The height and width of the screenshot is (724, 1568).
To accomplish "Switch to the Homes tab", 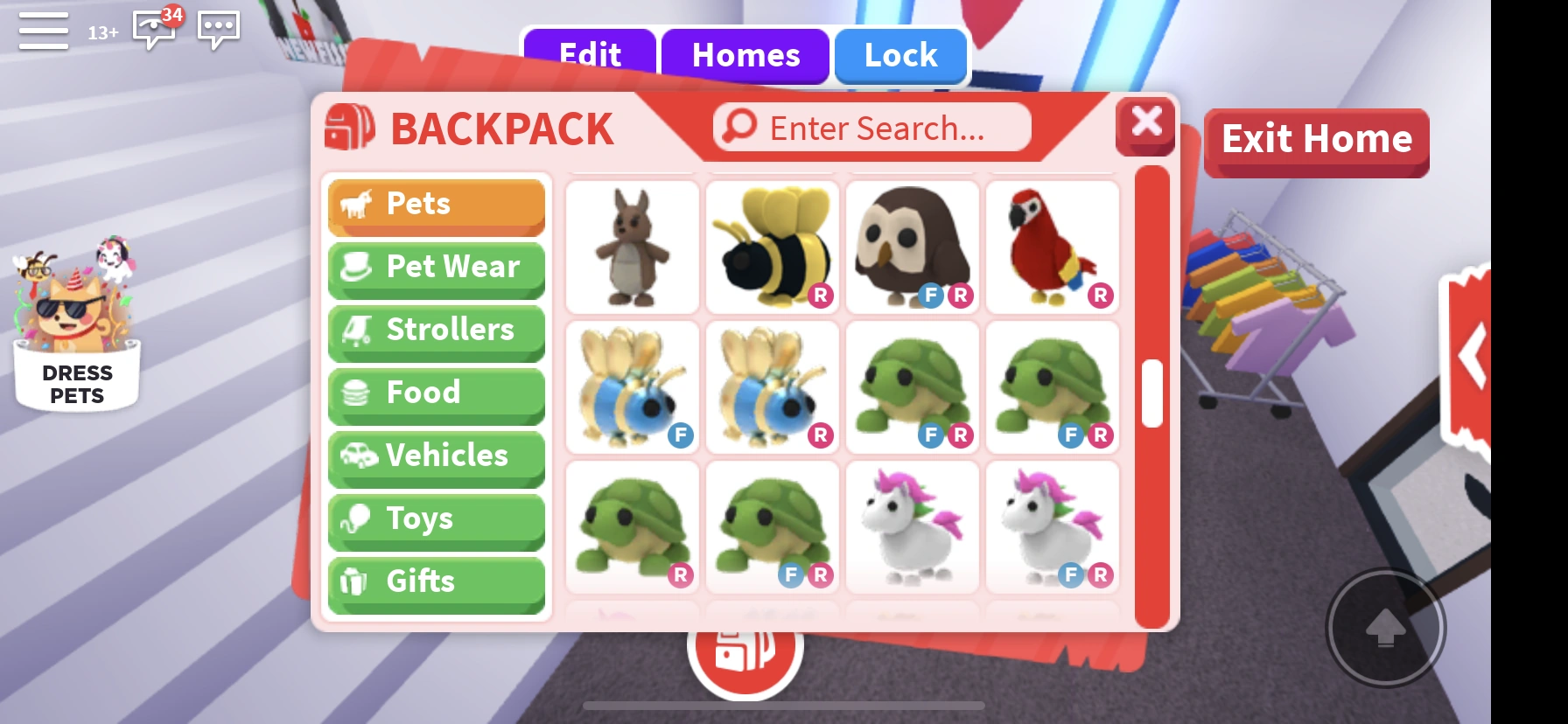I will point(745,55).
